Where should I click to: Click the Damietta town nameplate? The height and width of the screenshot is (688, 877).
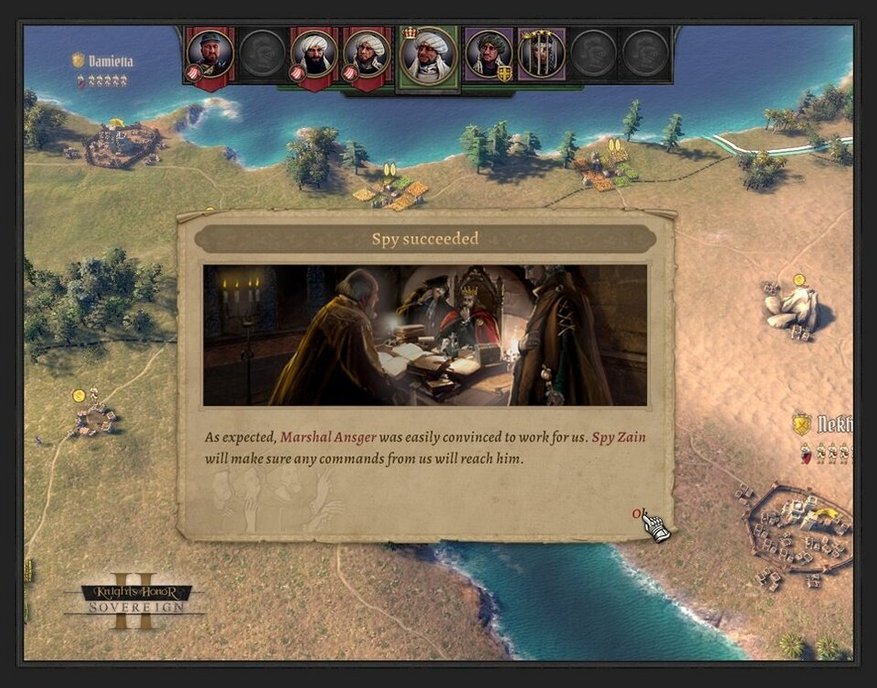(109, 61)
